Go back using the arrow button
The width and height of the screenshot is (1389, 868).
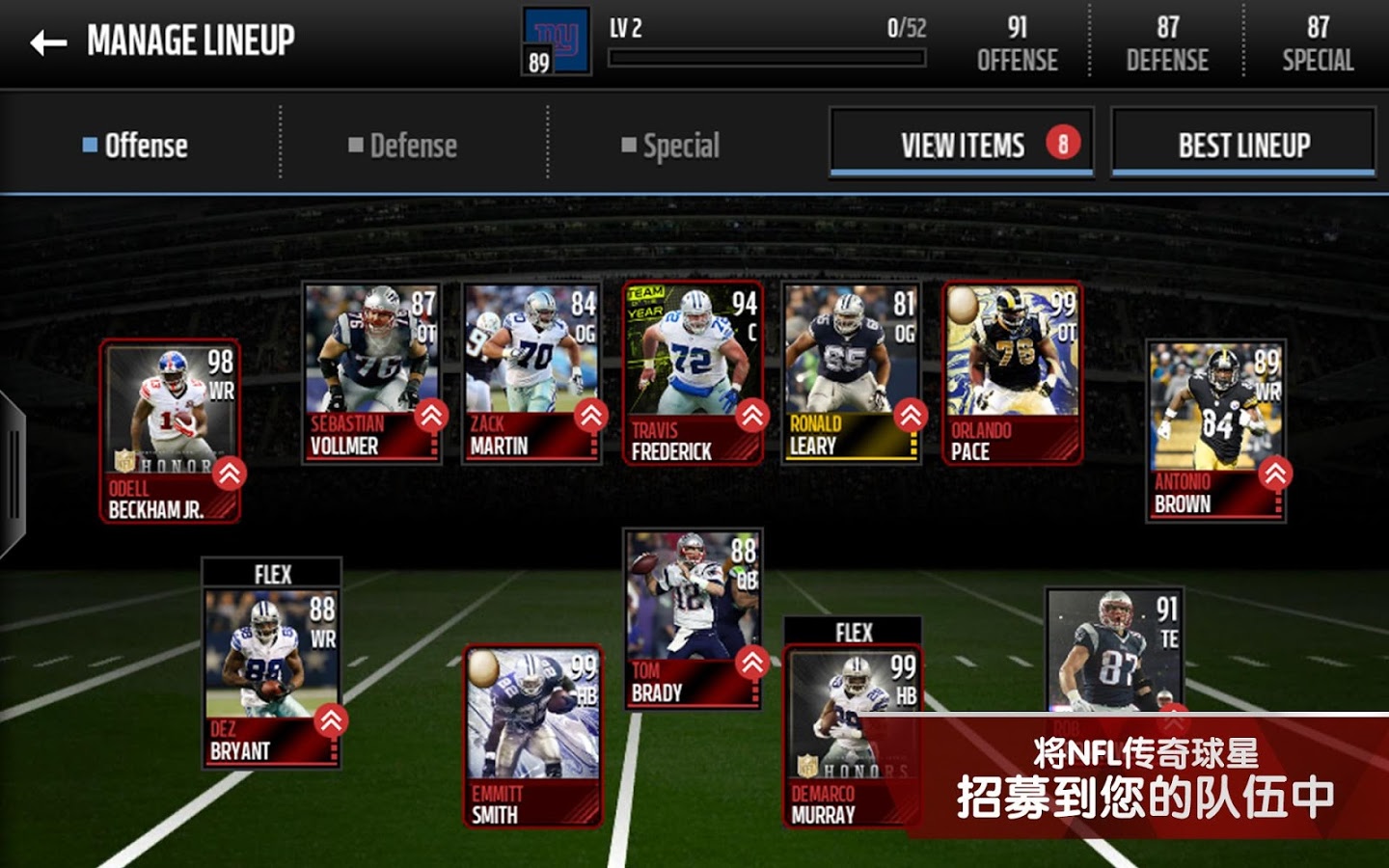(48, 42)
